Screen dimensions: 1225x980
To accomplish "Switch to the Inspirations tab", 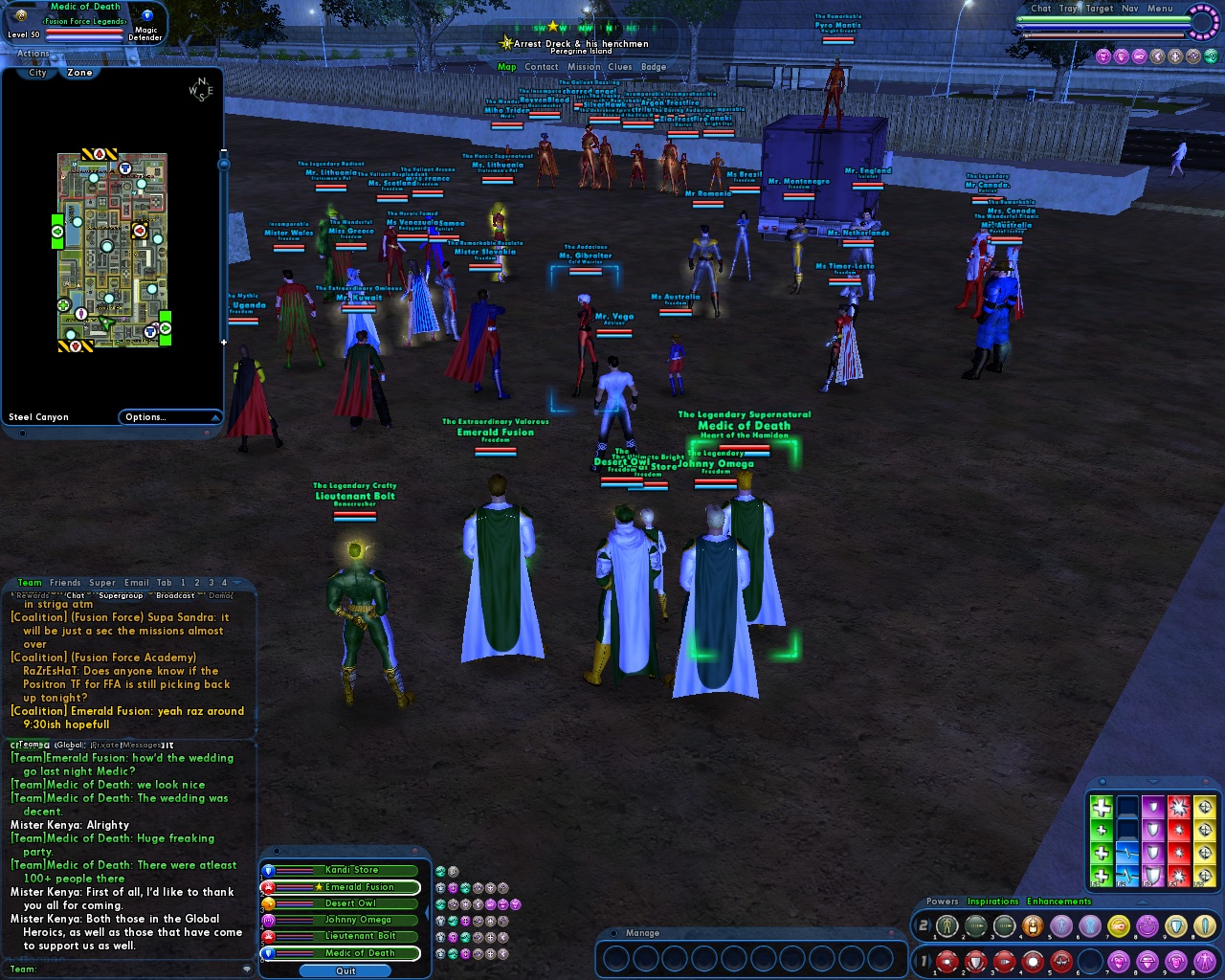I will [992, 901].
